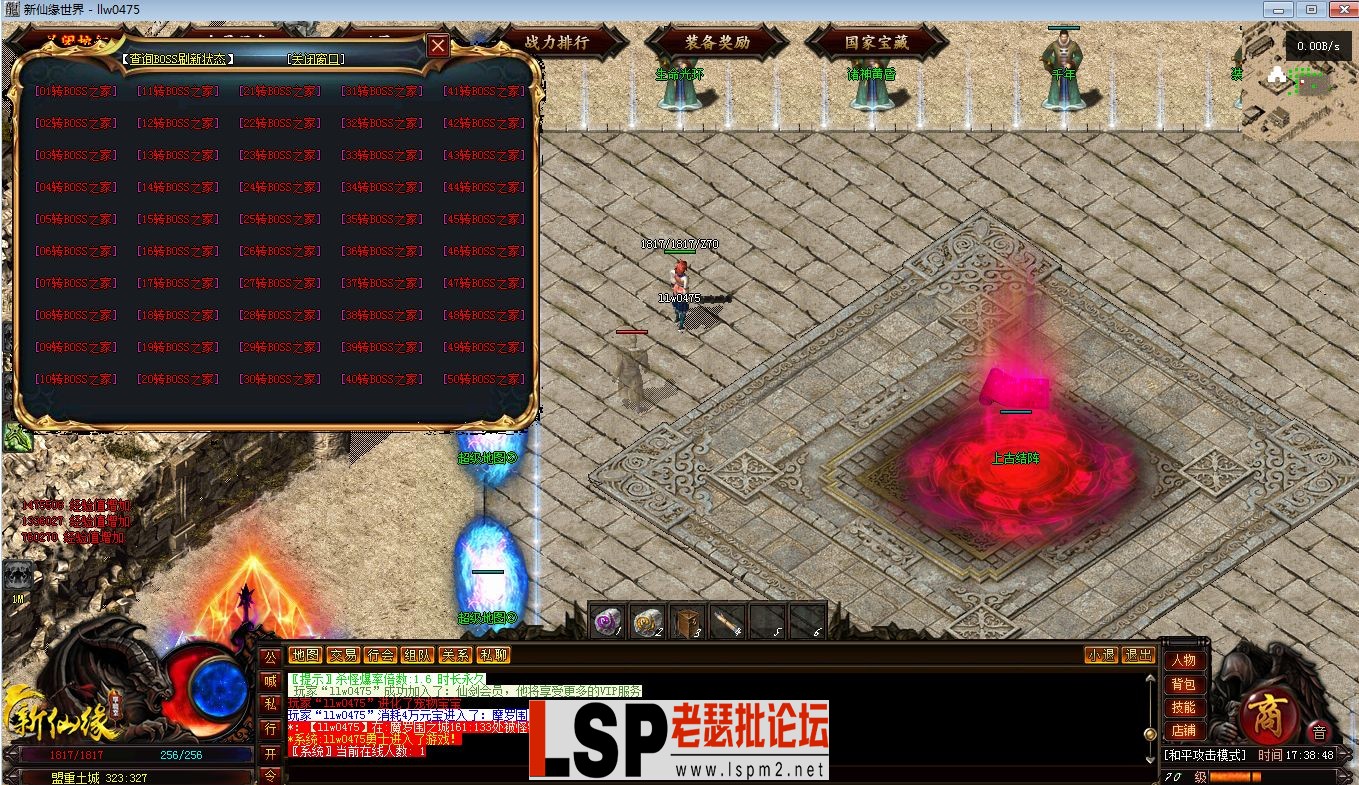Toggle the 音 sound button
The image size is (1359, 785).
pos(1318,732)
